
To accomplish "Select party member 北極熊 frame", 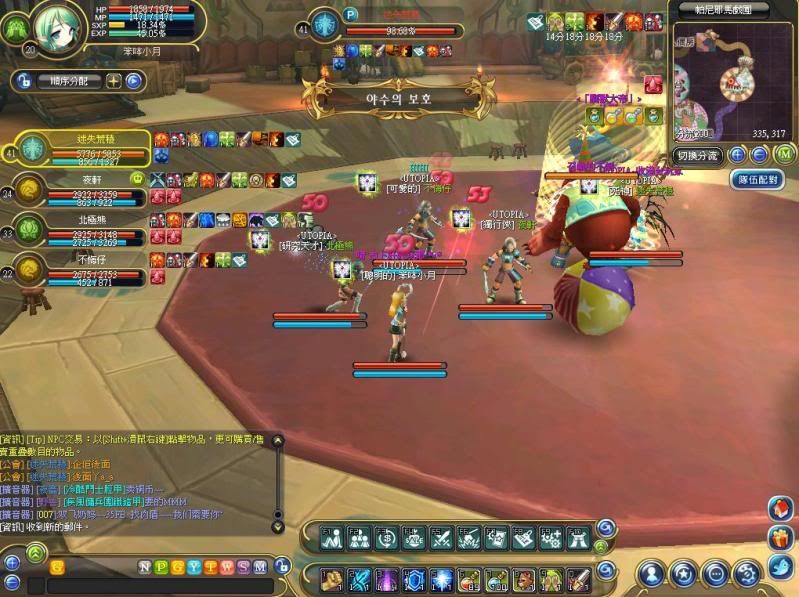I will 80,226.
